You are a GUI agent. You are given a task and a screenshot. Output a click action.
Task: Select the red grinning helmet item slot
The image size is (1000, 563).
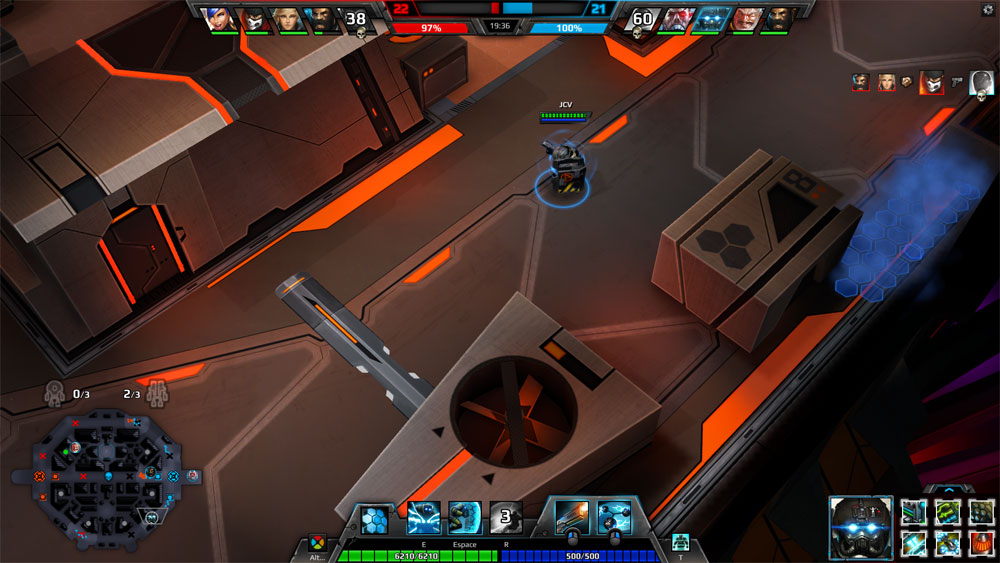[980, 543]
